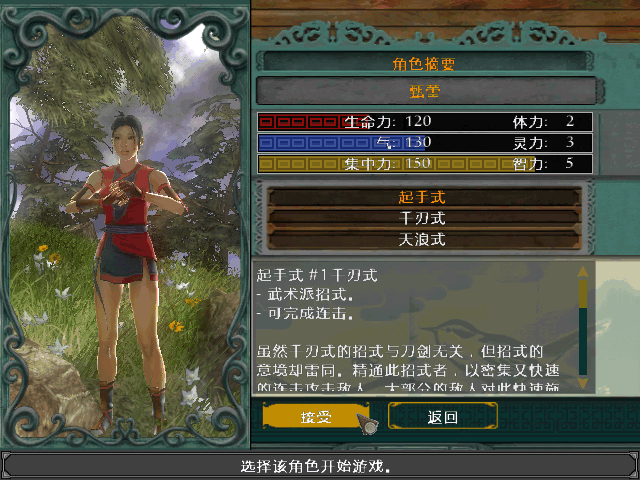
Task: Choose the 千刃式 style row
Action: point(421,217)
